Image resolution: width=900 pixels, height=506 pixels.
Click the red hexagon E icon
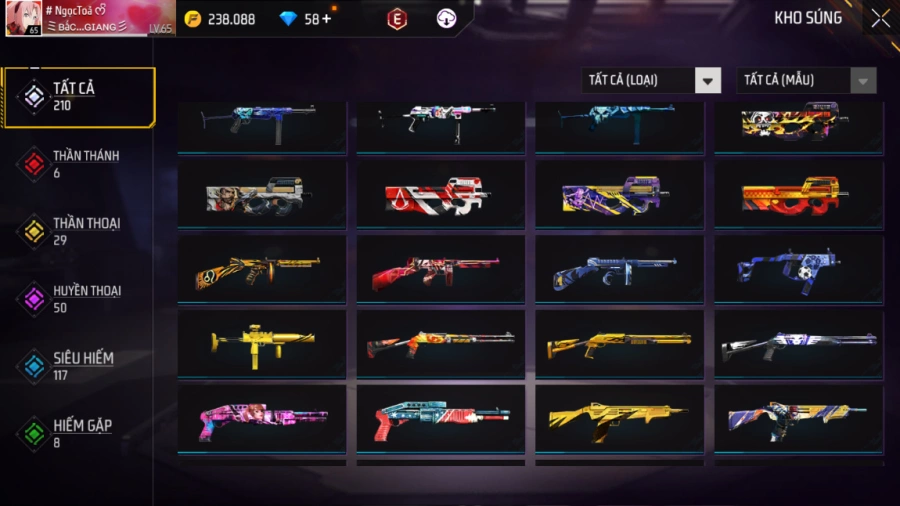click(397, 19)
